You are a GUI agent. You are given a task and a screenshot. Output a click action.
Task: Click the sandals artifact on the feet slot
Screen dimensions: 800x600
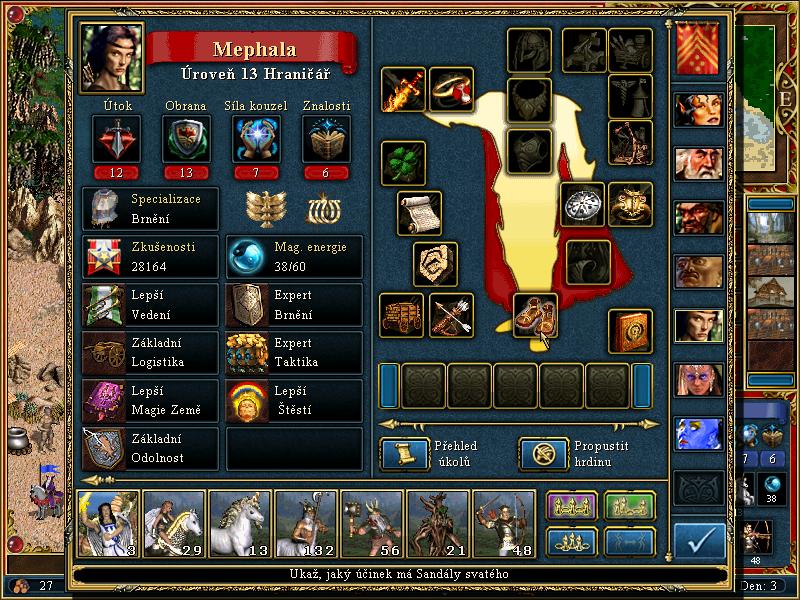click(535, 315)
